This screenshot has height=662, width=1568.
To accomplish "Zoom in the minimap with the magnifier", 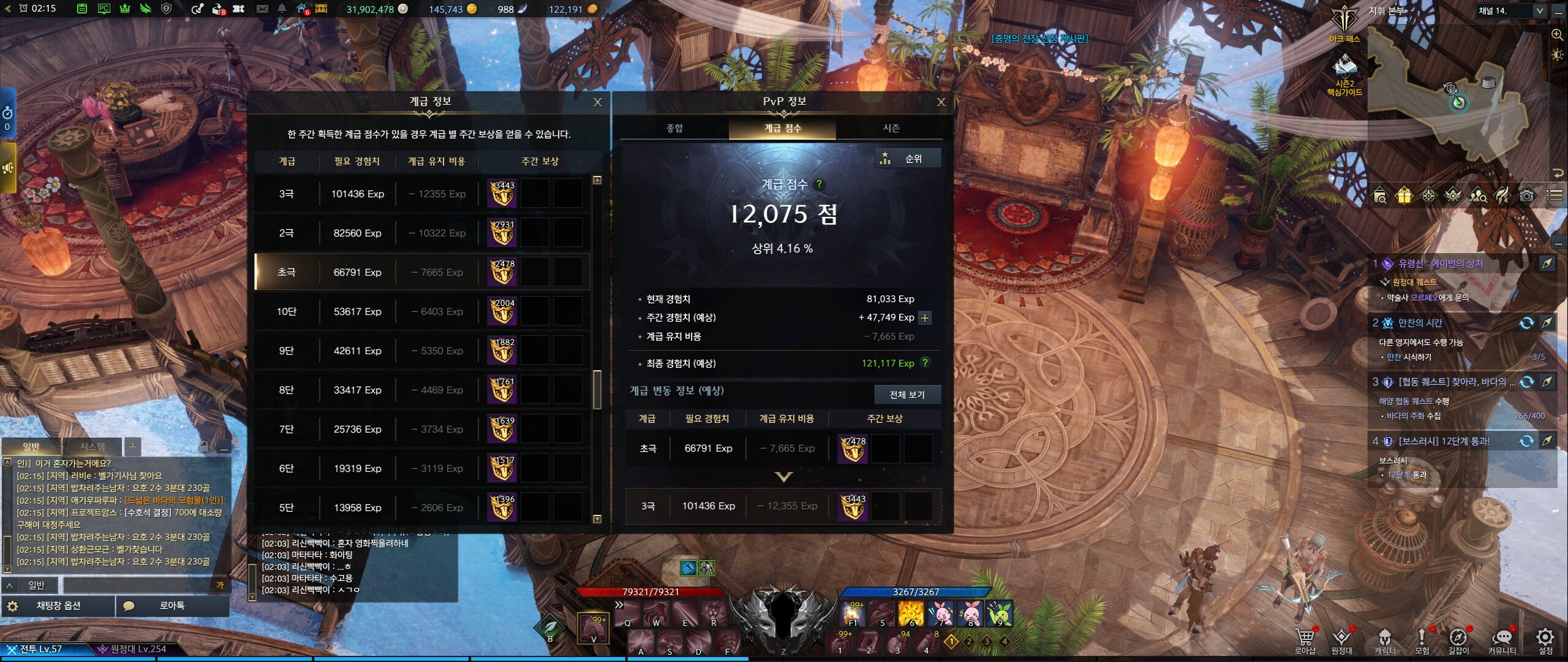I will 1557,35.
